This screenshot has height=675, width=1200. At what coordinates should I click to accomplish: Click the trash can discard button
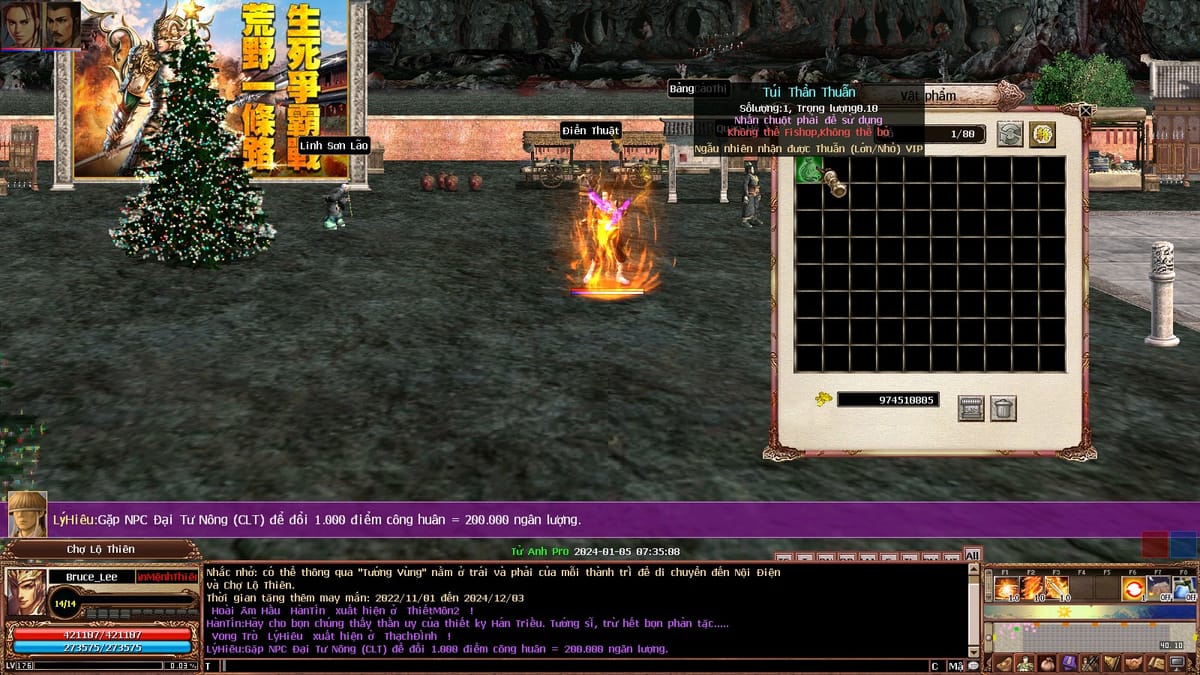pos(1003,408)
